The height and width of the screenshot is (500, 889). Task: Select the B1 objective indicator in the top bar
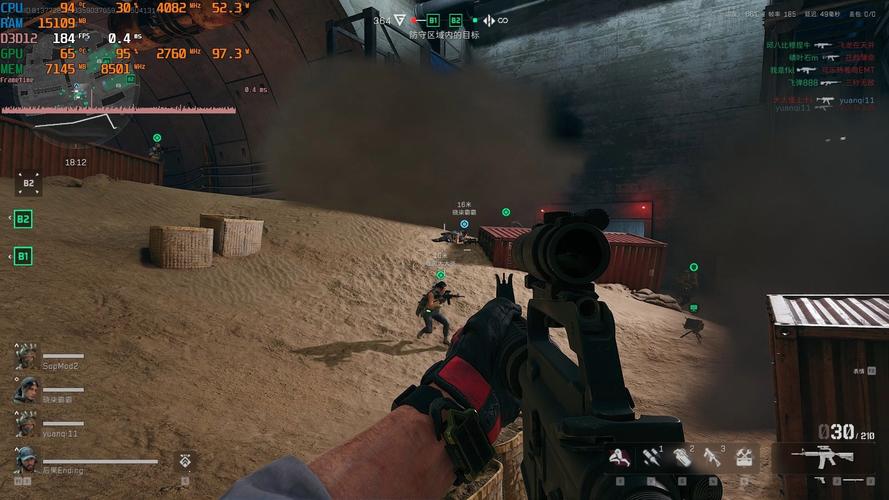pos(433,20)
